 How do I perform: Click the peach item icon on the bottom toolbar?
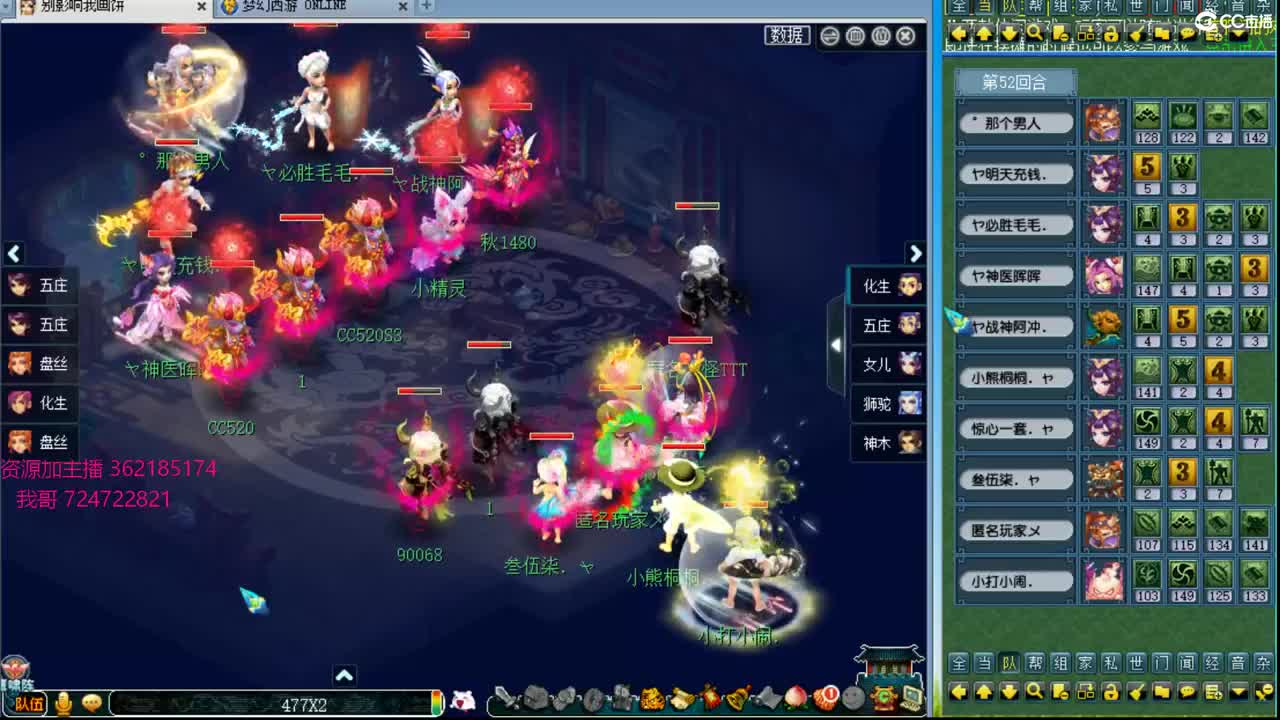pos(794,697)
